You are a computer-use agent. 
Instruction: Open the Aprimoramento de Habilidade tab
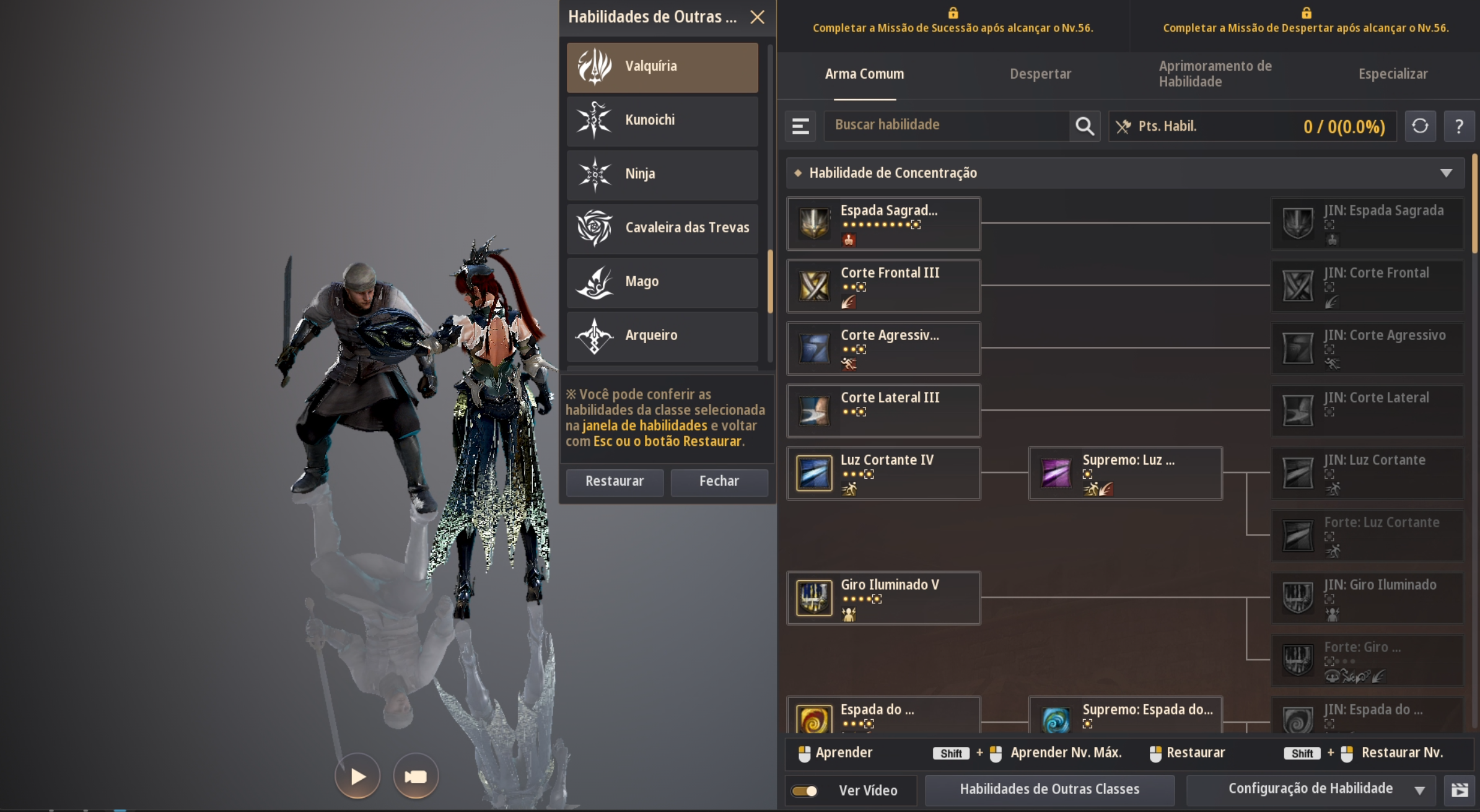[1215, 74]
